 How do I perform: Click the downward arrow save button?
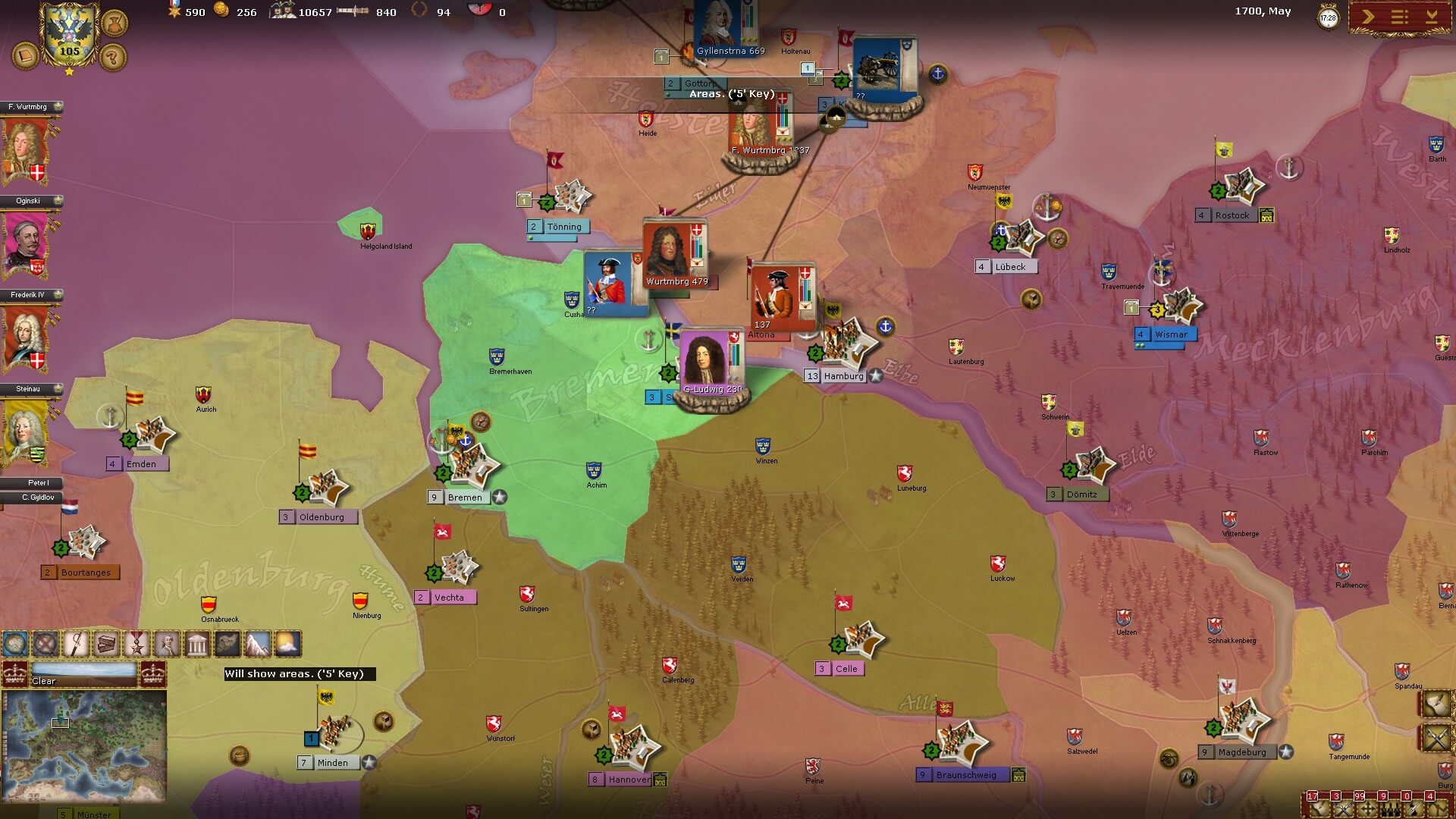coord(1432,17)
